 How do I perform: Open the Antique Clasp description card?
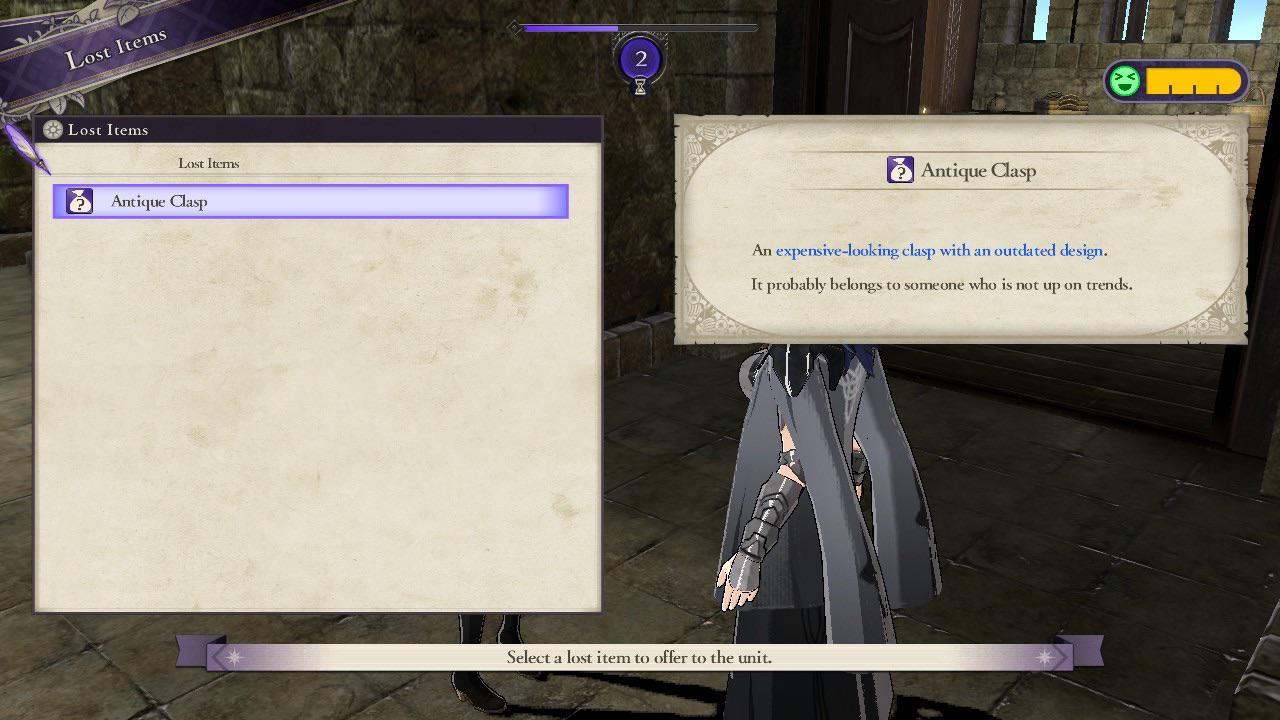pyautogui.click(x=958, y=228)
